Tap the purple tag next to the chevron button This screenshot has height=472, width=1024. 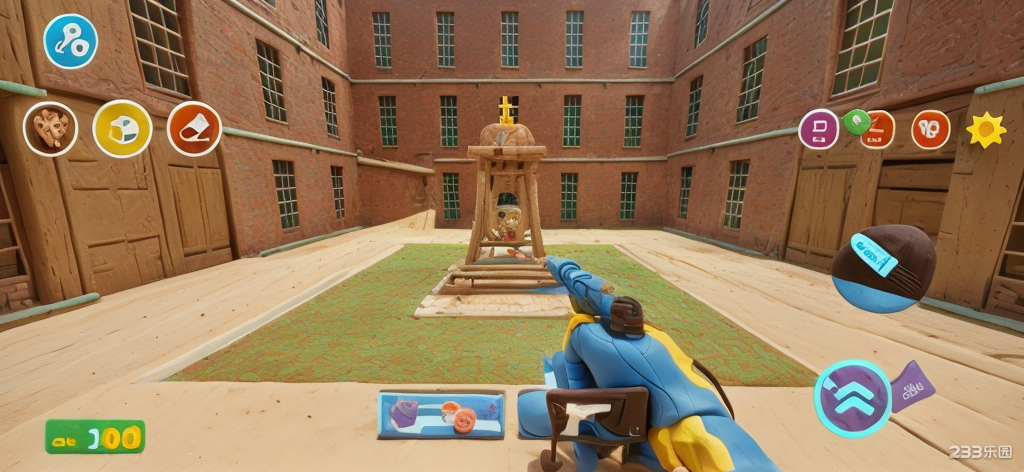(912, 386)
